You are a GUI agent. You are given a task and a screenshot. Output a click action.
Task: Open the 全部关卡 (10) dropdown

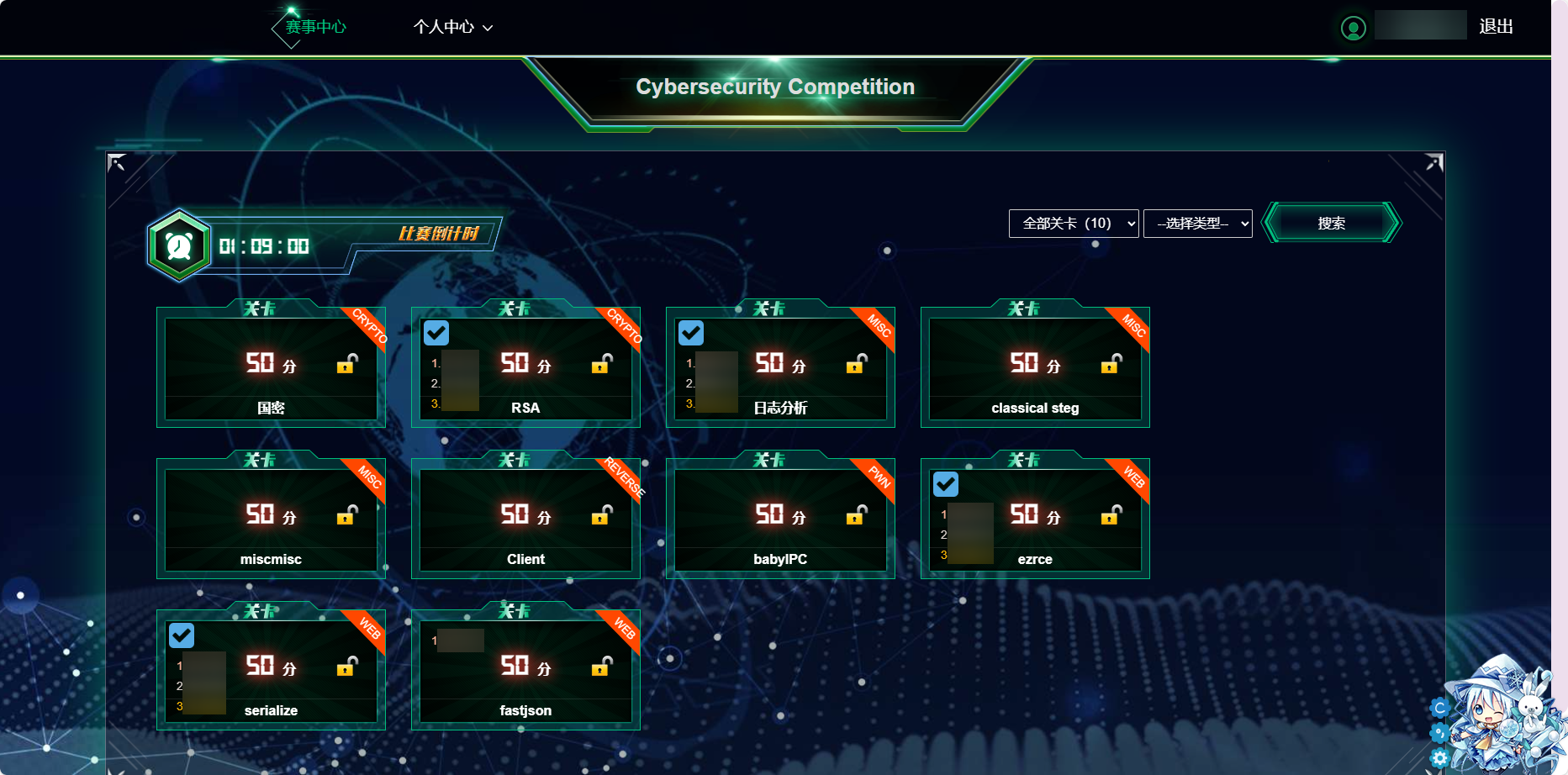click(1074, 224)
